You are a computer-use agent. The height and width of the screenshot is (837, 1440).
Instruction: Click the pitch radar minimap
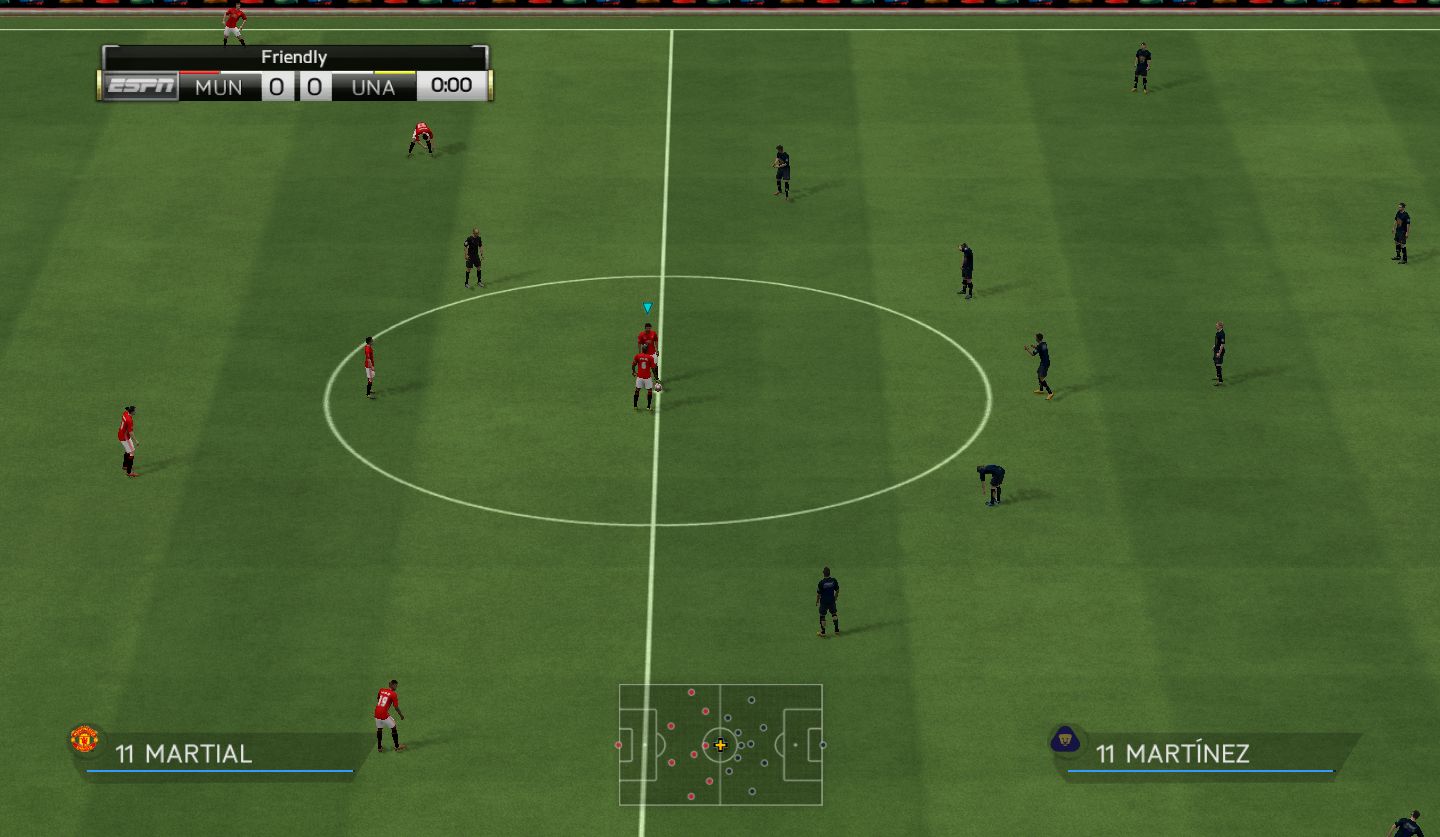(720, 745)
